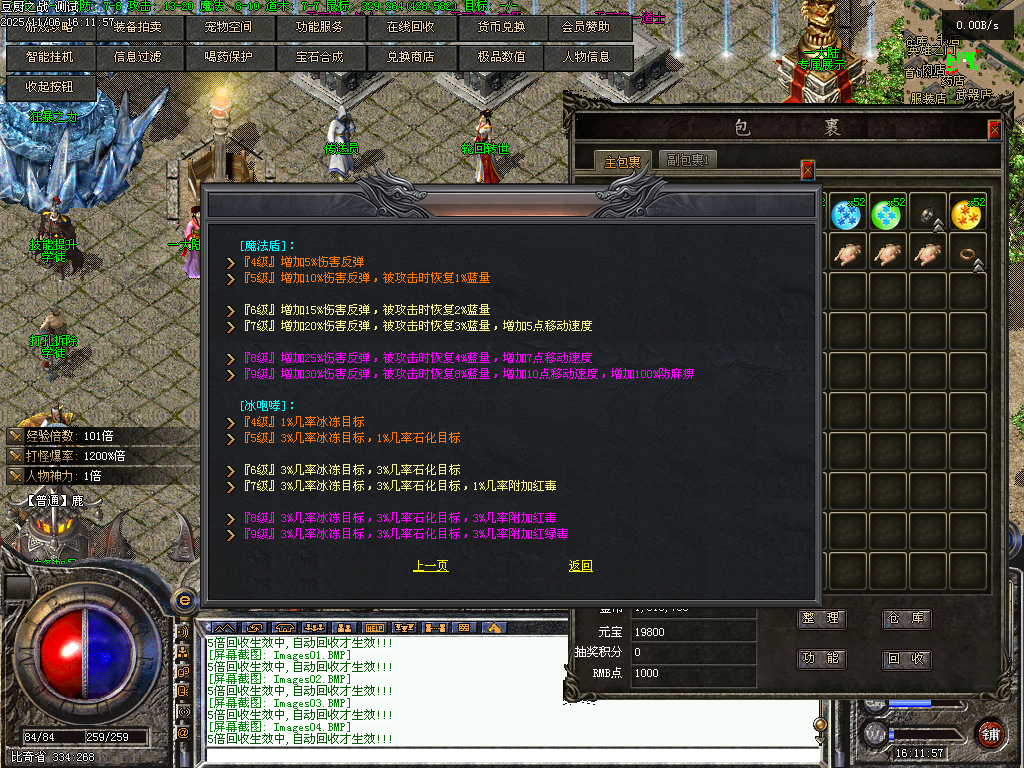The height and width of the screenshot is (768, 1024).
Task: Click the 返回 return link
Action: 580,566
